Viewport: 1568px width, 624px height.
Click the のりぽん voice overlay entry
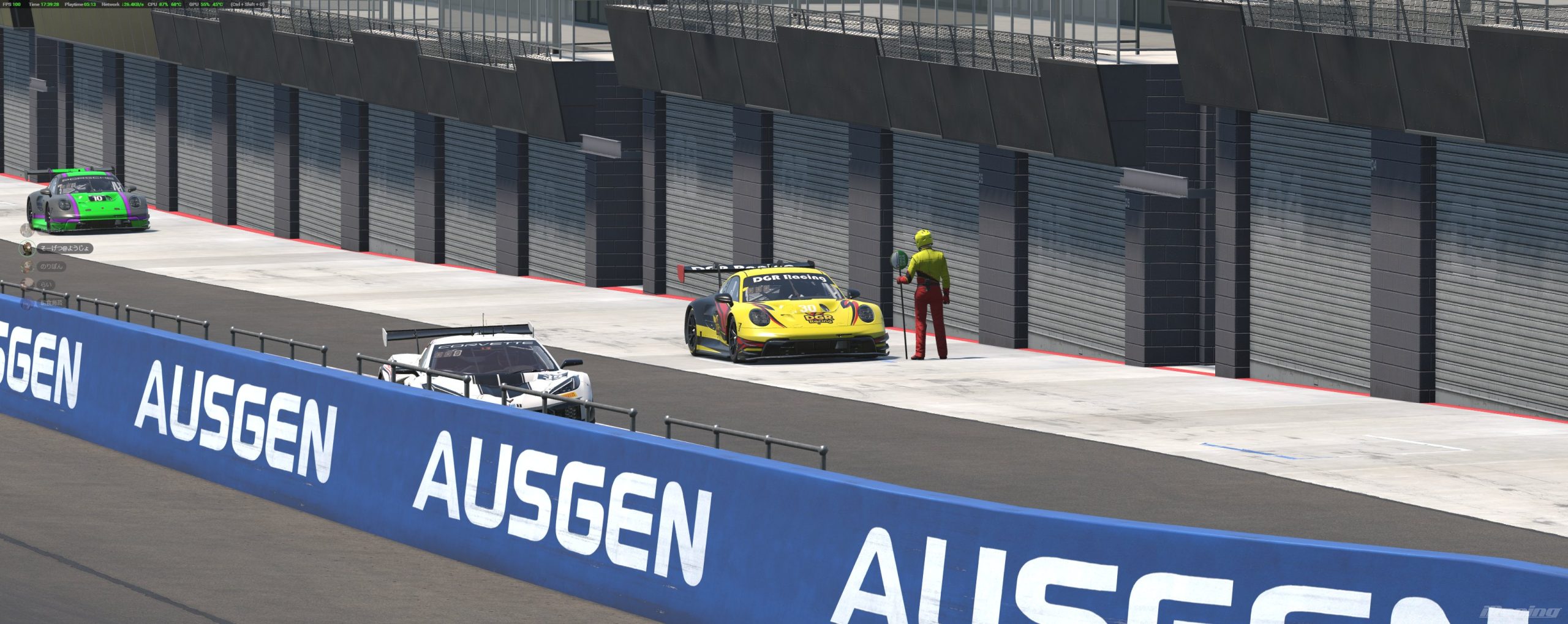51,266
